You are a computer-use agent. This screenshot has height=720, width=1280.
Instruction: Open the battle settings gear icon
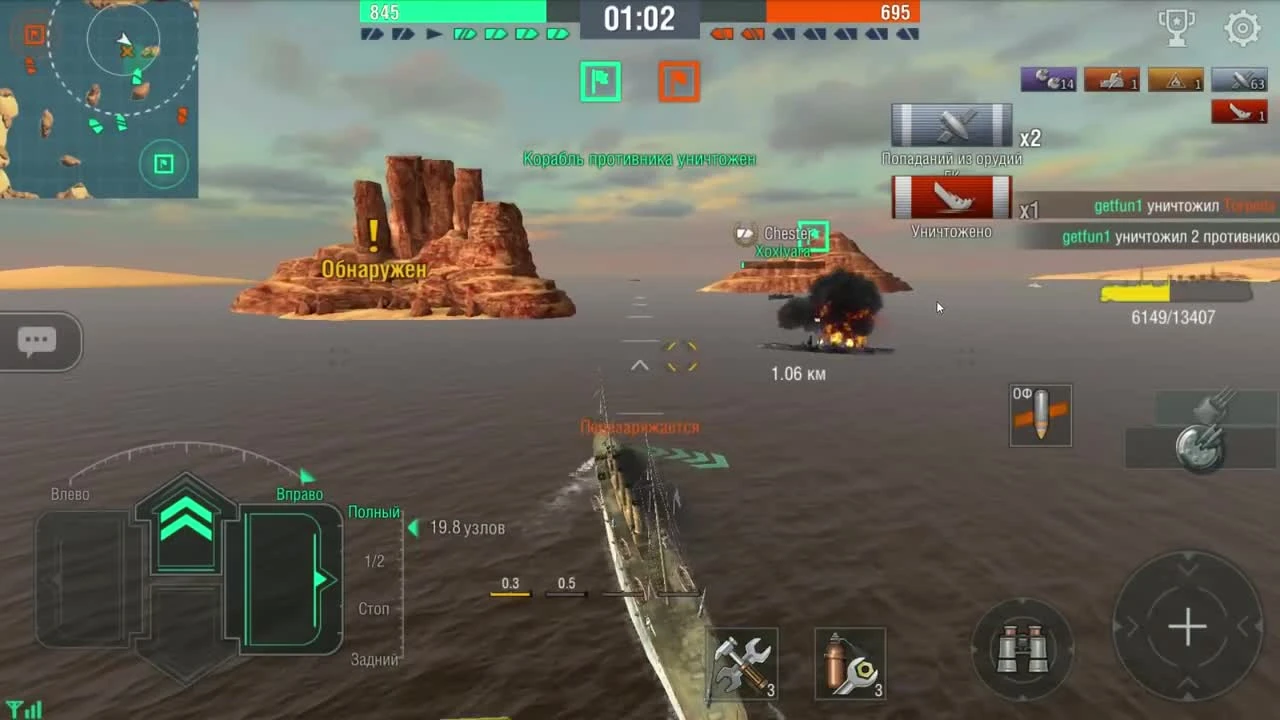1243,28
